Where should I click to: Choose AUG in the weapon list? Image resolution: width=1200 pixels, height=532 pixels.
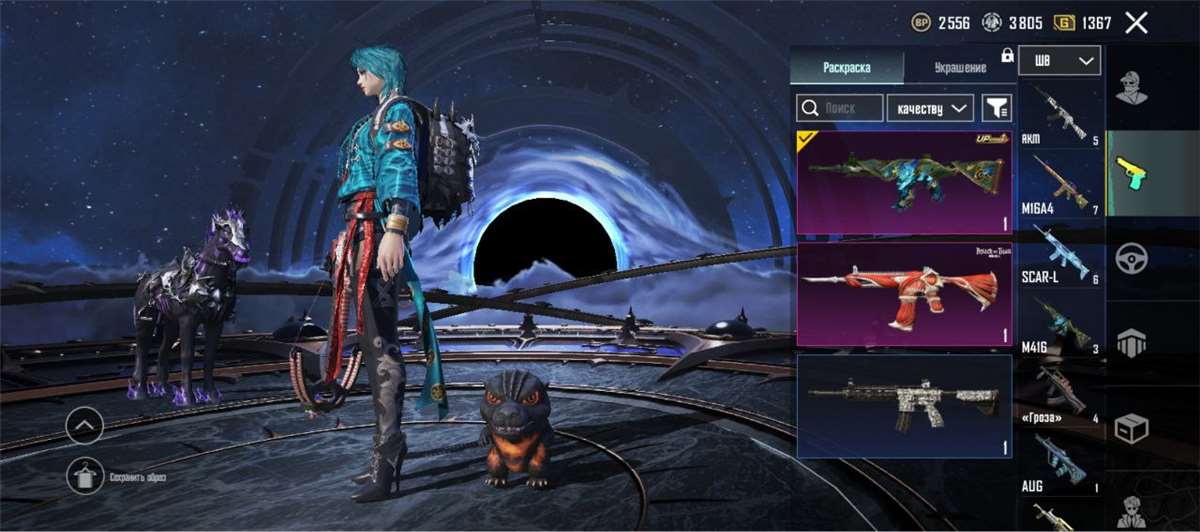click(x=1060, y=462)
